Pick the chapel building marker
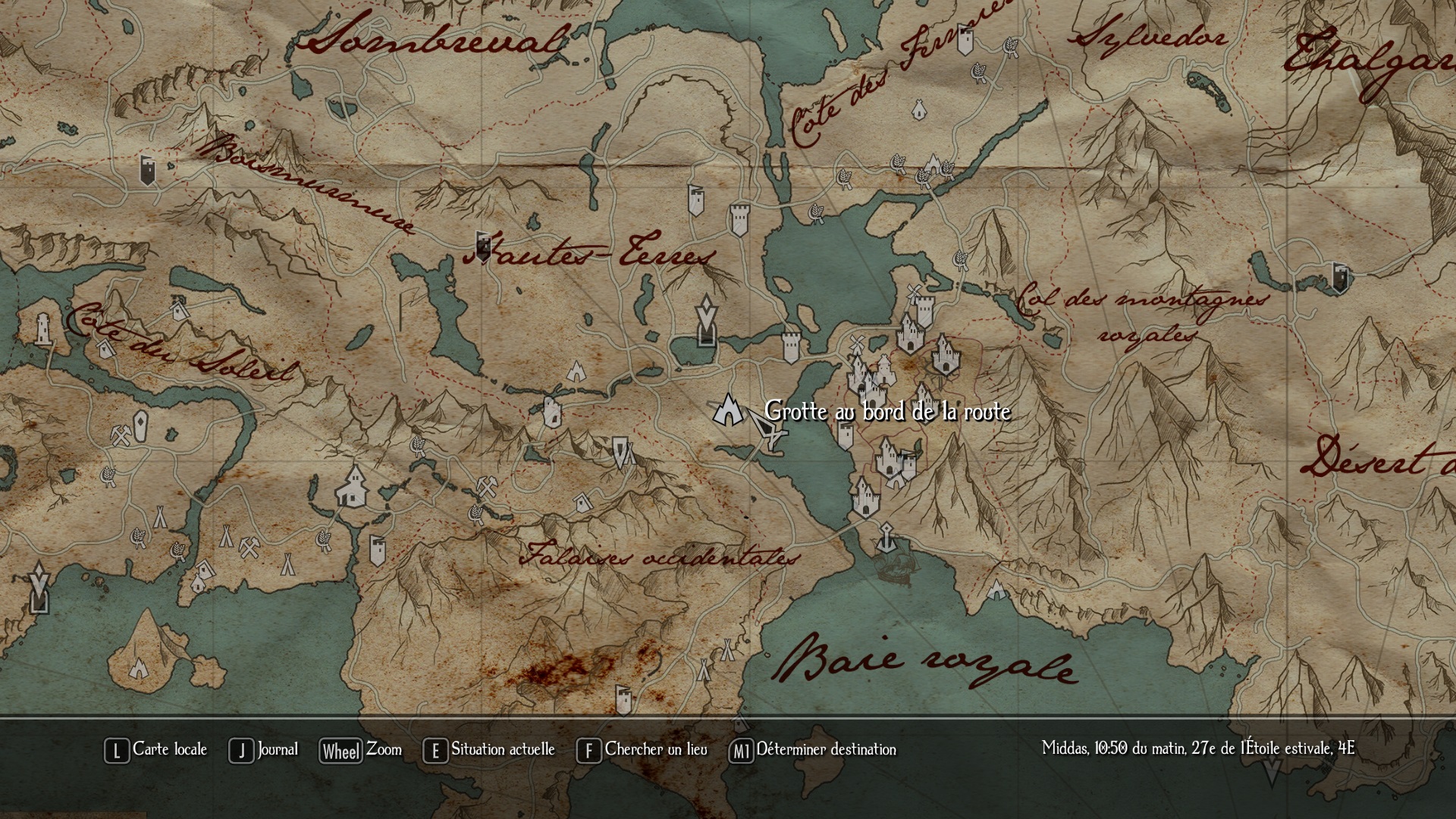Screen dimensions: 1456x819 352,487
